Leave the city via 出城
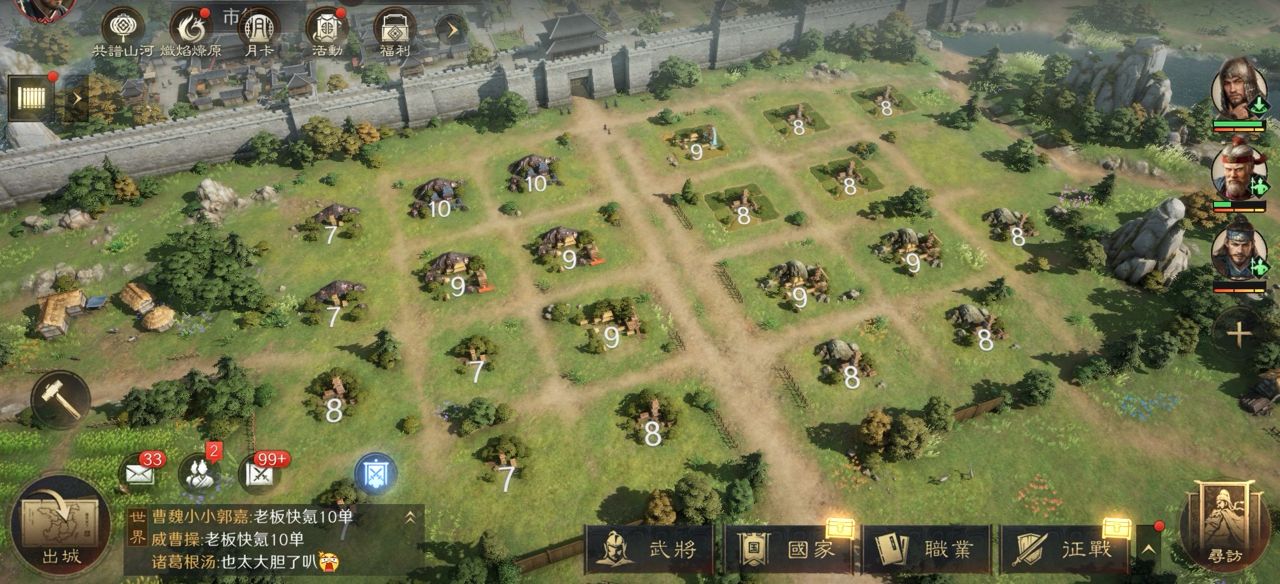Viewport: 1280px width, 584px height. 62,525
